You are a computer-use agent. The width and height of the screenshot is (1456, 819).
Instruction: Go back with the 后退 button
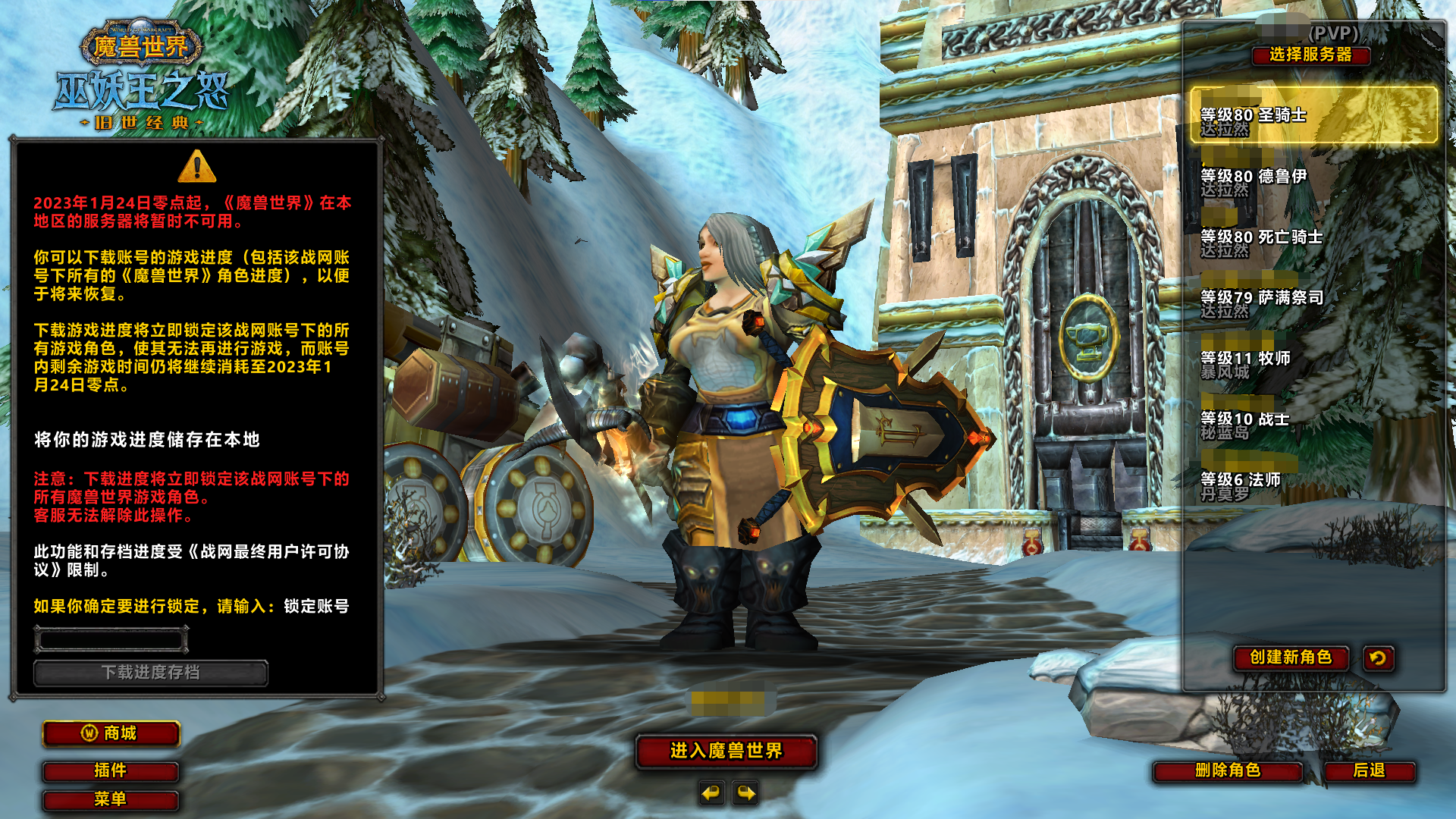pos(1369,770)
